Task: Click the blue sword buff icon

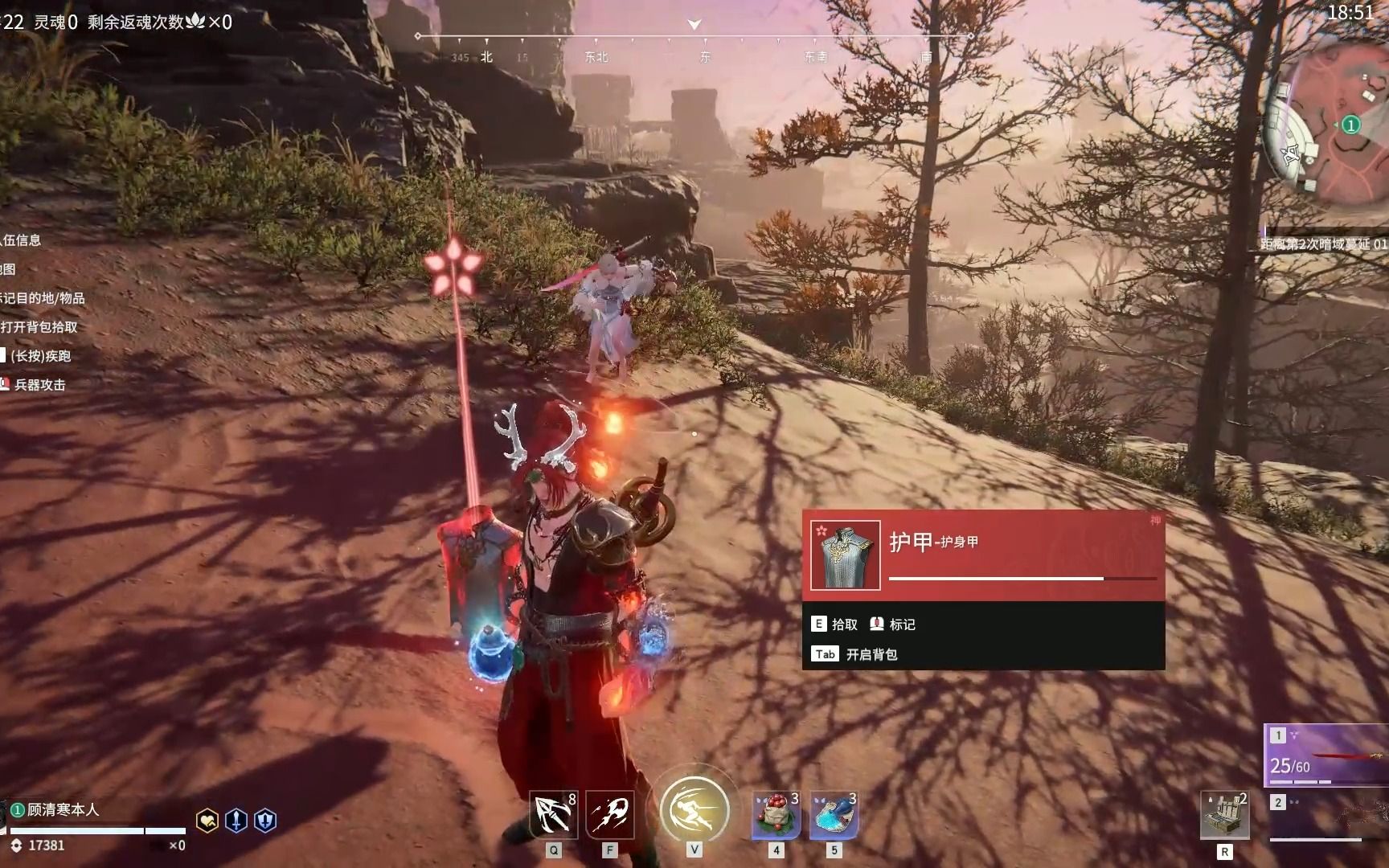Action: tap(236, 821)
